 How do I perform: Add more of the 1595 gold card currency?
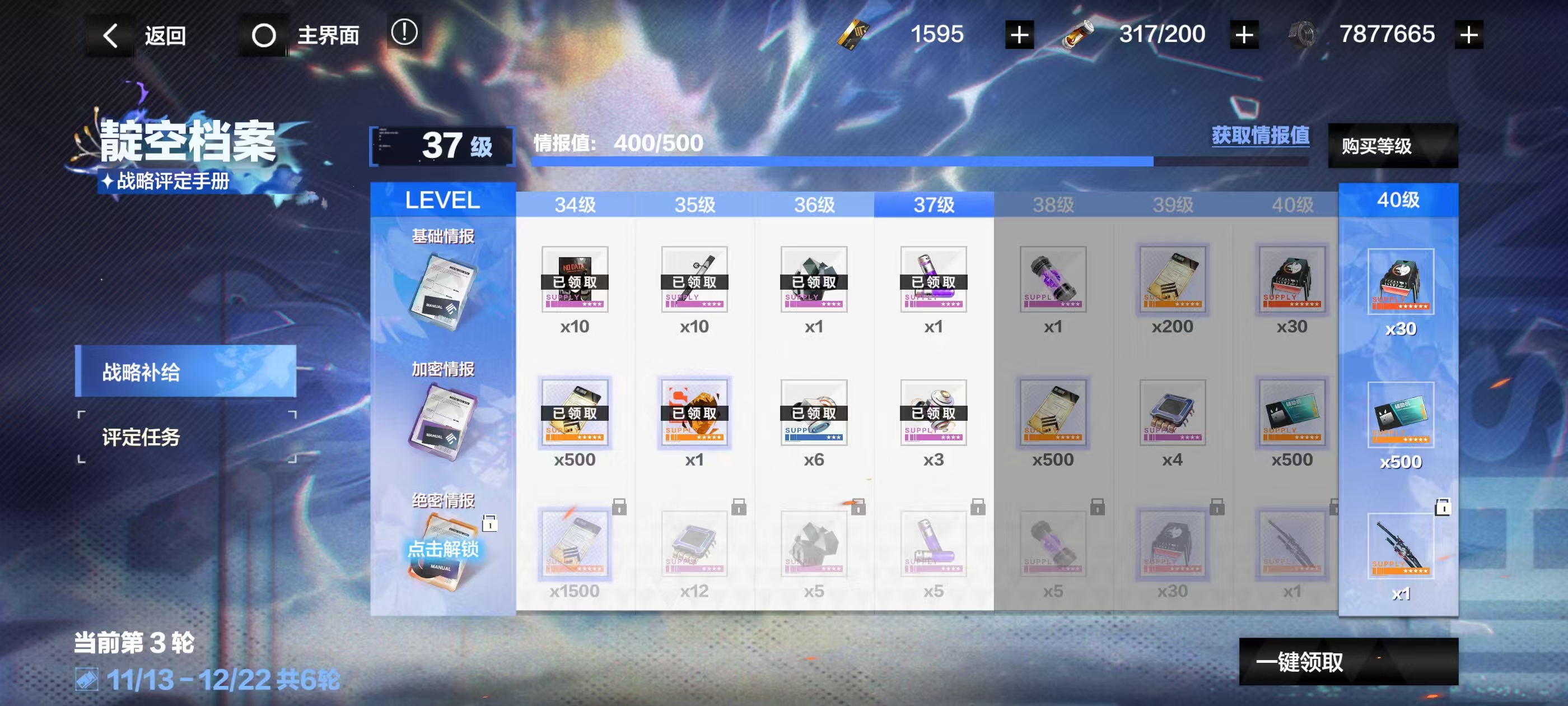point(1019,35)
